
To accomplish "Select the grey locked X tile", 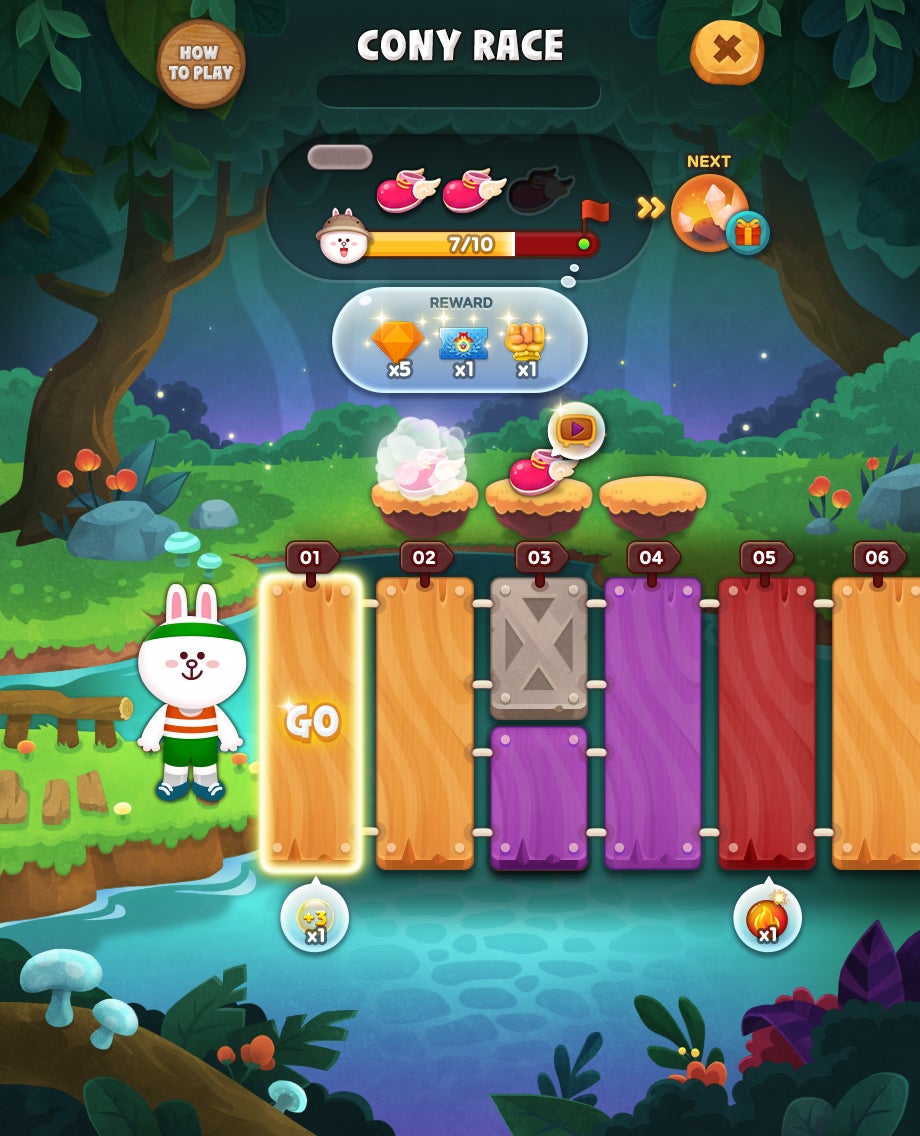I will click(539, 647).
